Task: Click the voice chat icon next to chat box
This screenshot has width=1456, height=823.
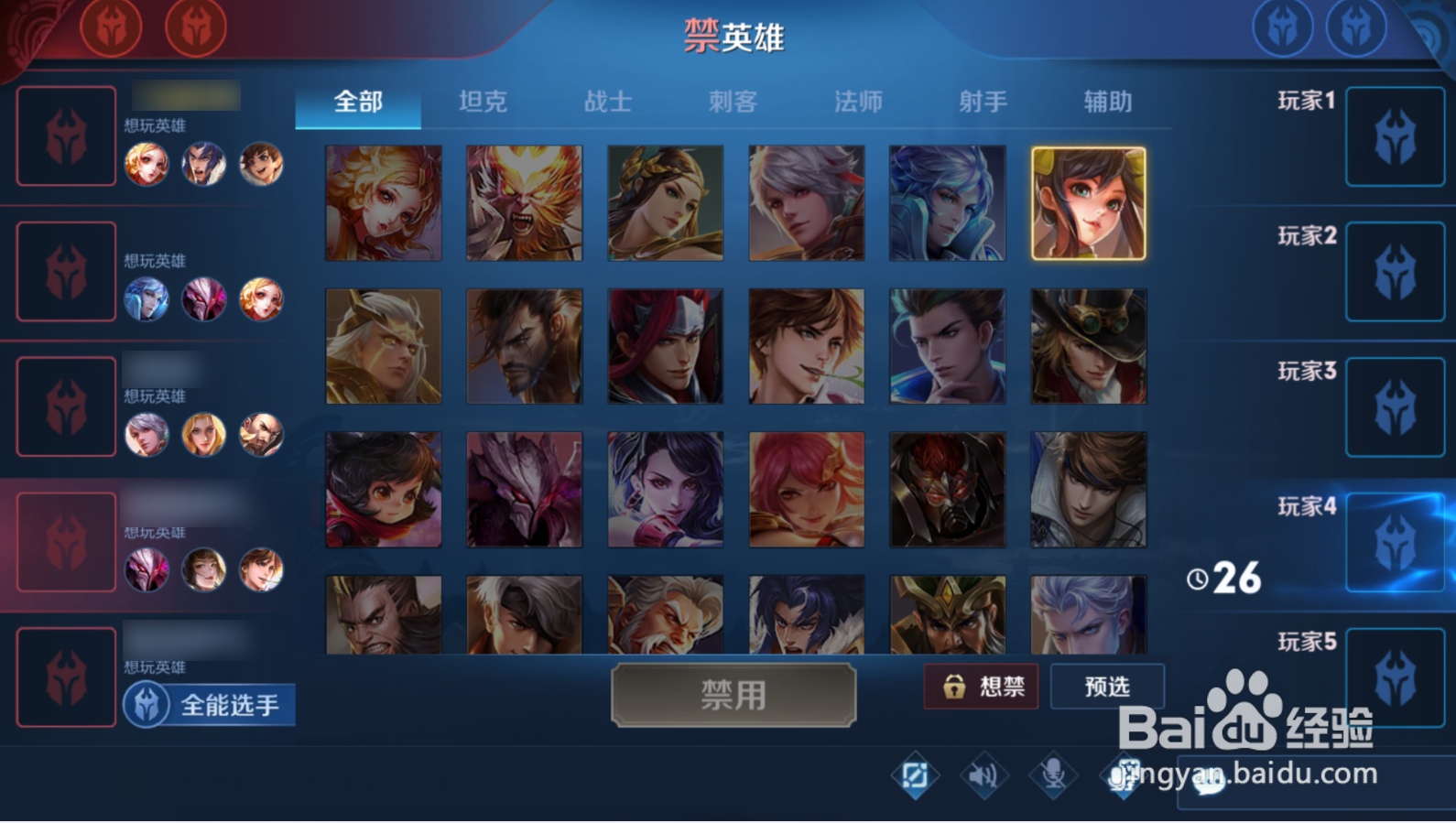Action: point(1125,776)
